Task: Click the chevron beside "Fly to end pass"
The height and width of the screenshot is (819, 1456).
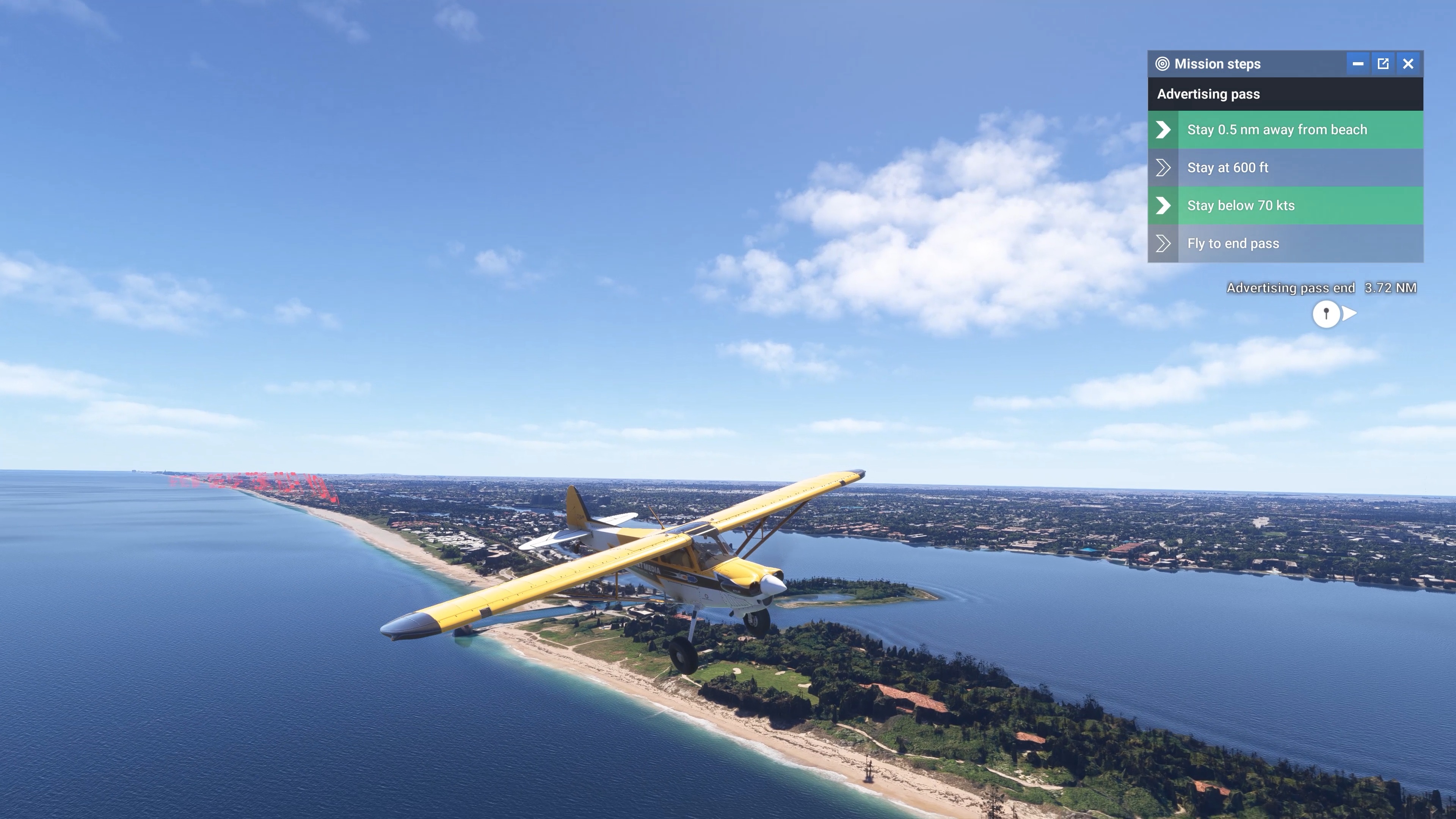Action: click(1163, 243)
